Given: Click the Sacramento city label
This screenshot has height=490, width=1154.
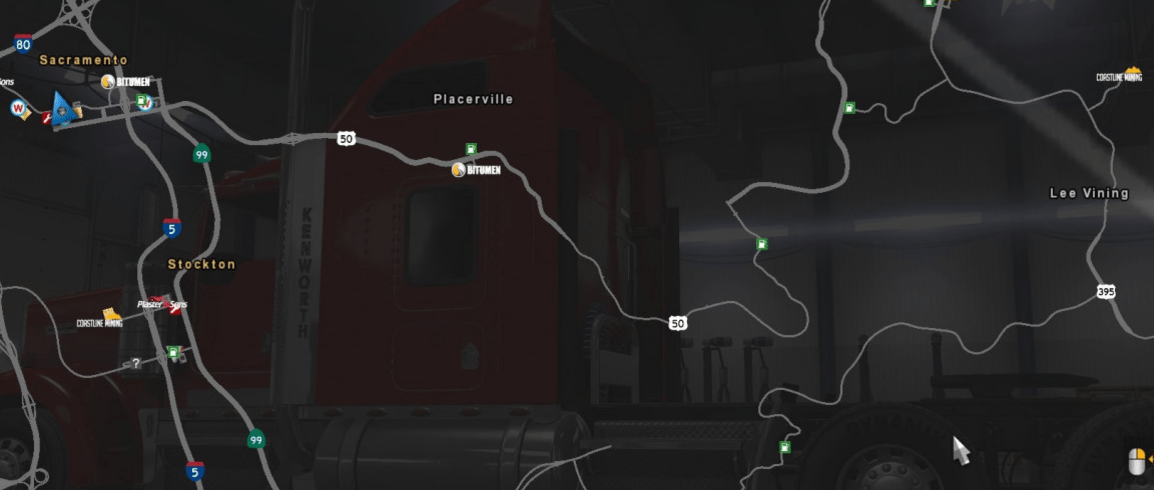Looking at the screenshot, I should point(83,60).
